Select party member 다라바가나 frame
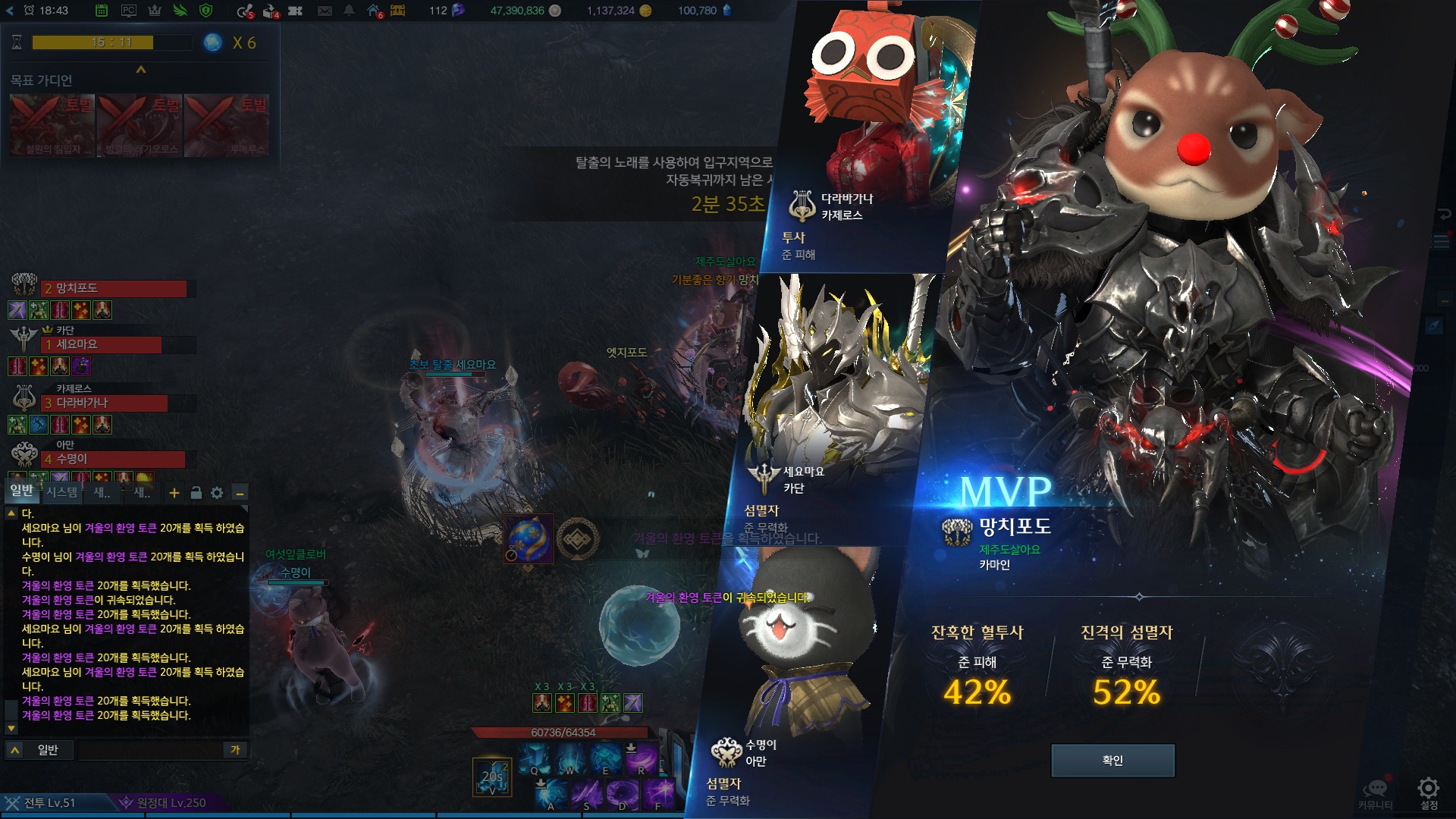 pos(105,403)
